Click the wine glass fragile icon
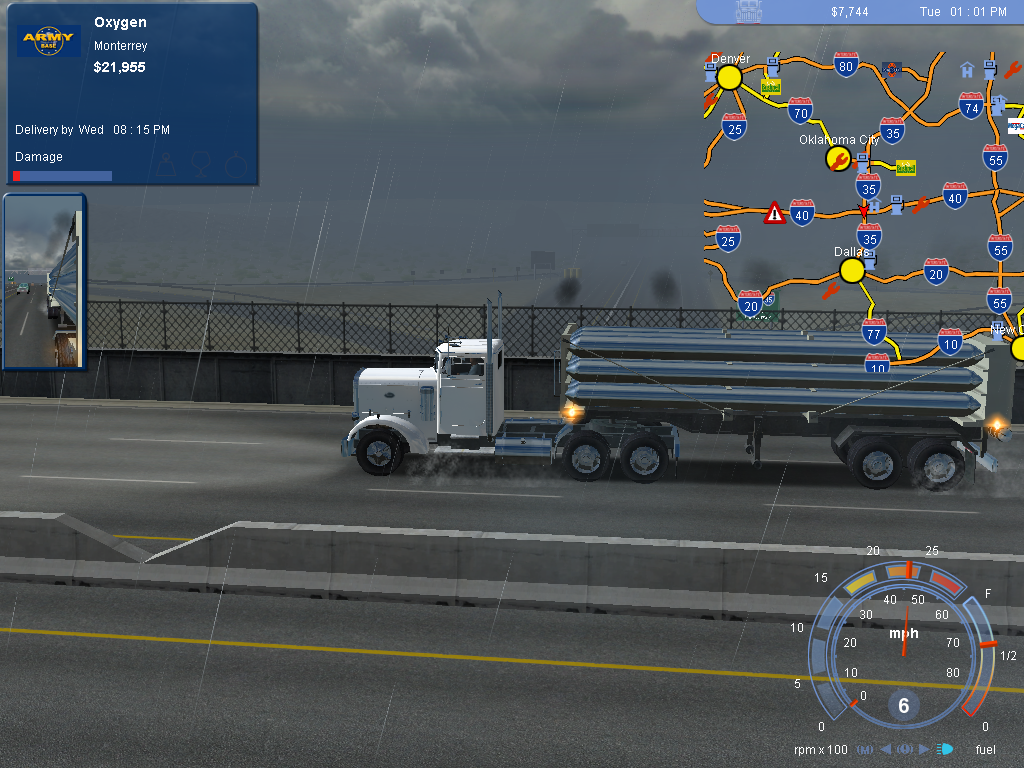 click(x=199, y=164)
